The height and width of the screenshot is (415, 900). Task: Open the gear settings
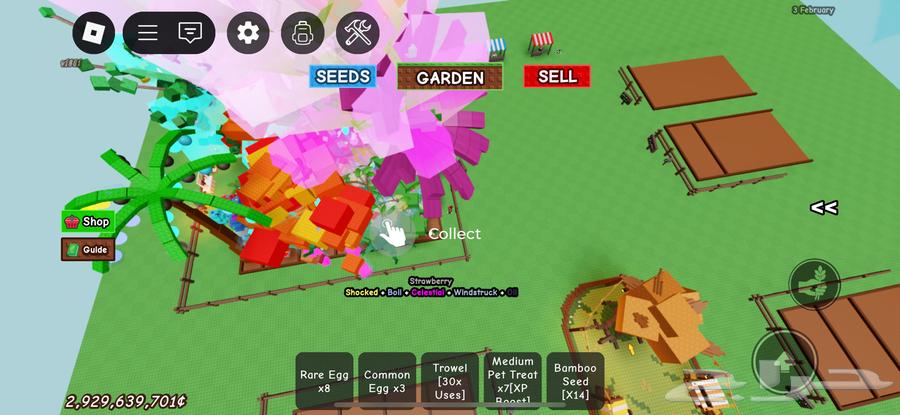(x=248, y=33)
